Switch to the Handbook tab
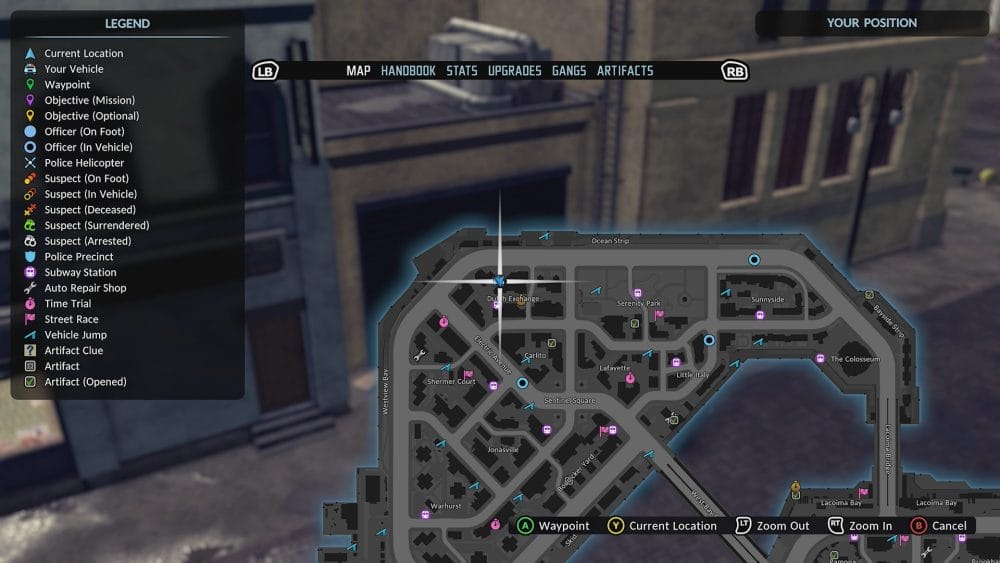The height and width of the screenshot is (563, 1000). (x=408, y=71)
